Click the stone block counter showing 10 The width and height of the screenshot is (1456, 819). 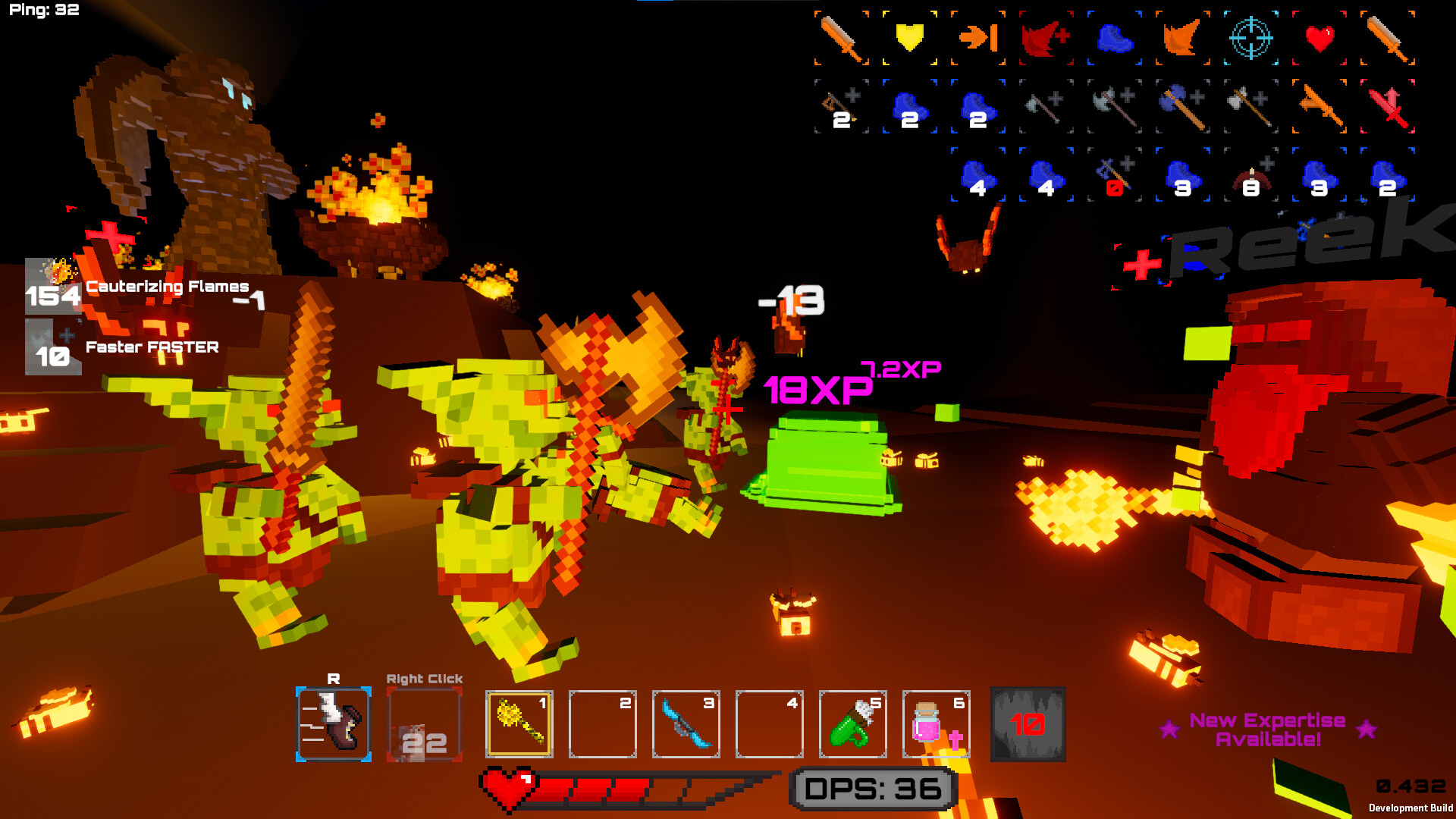click(1027, 724)
